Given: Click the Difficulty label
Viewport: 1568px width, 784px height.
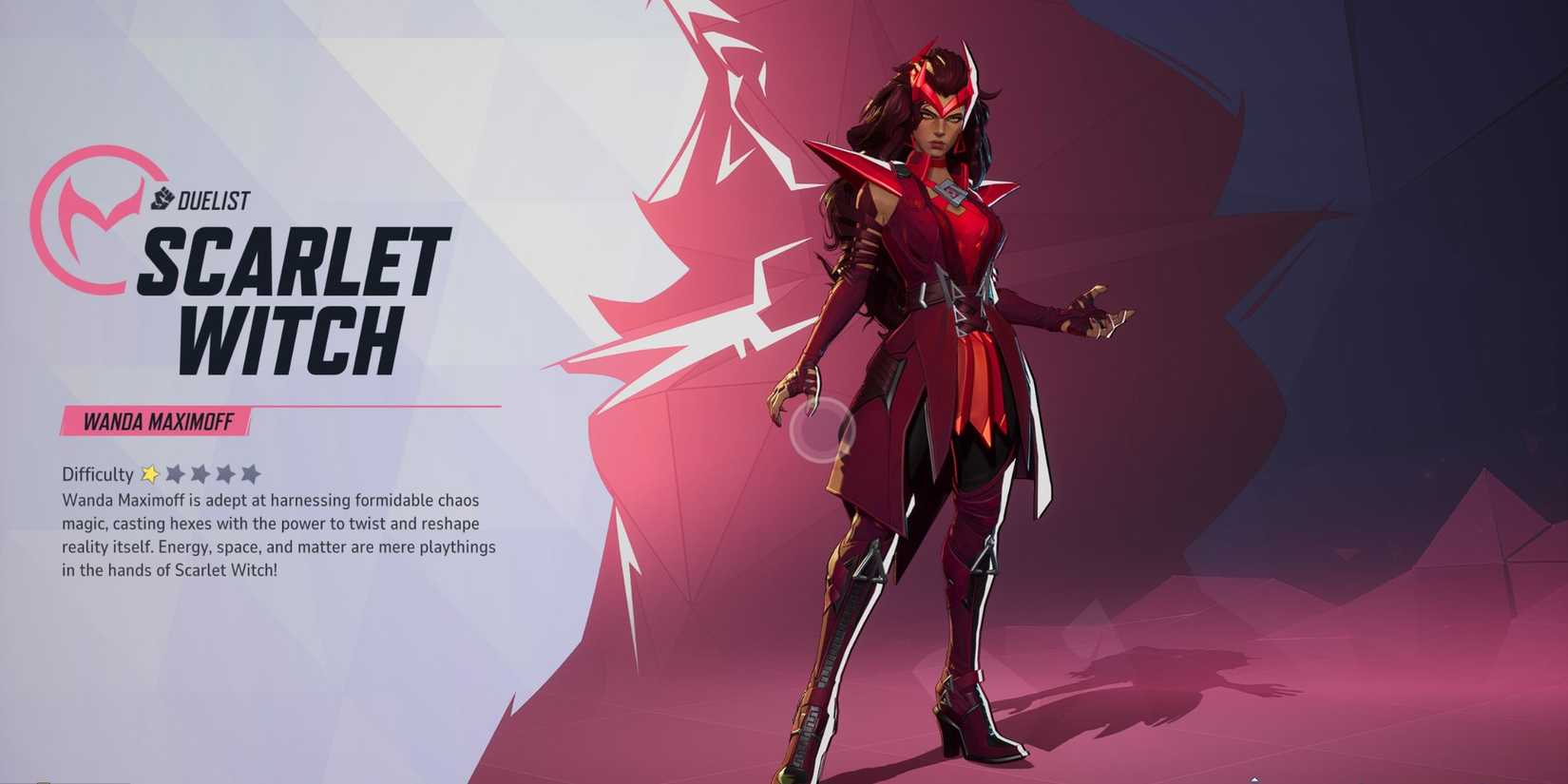Looking at the screenshot, I should (x=95, y=474).
